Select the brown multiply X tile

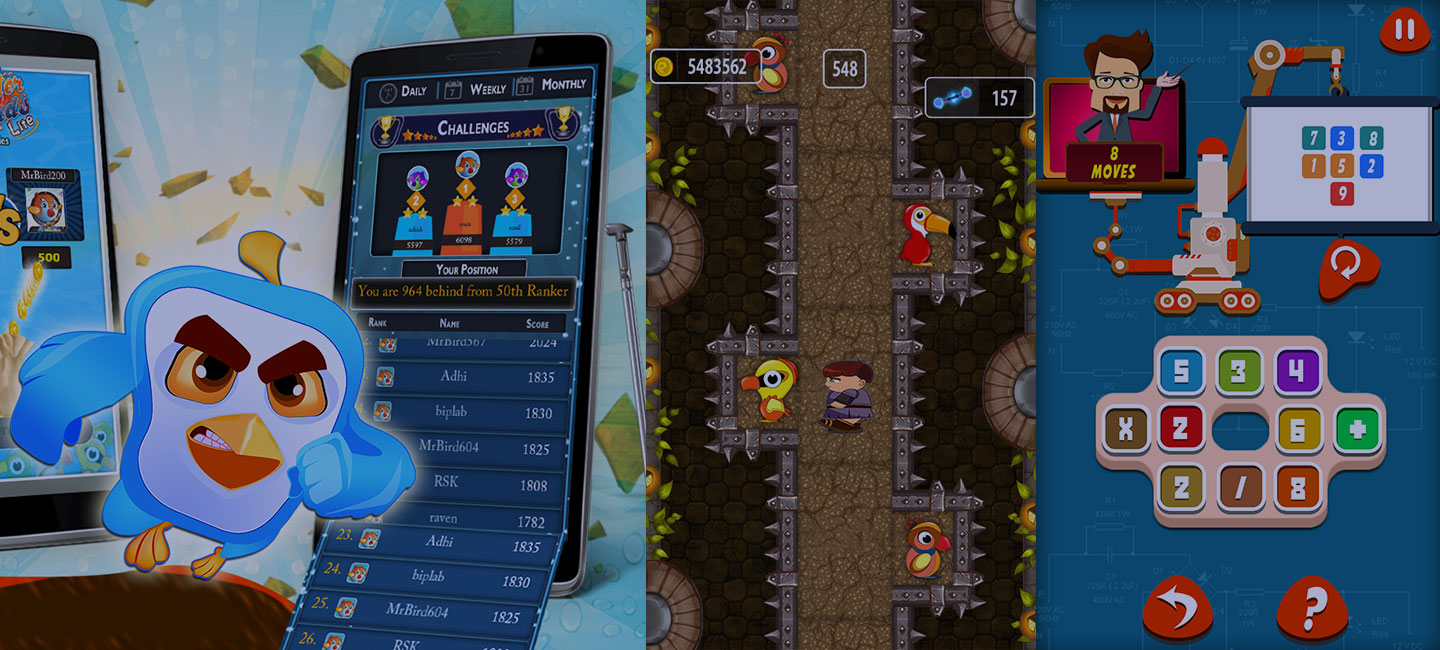tap(1125, 430)
